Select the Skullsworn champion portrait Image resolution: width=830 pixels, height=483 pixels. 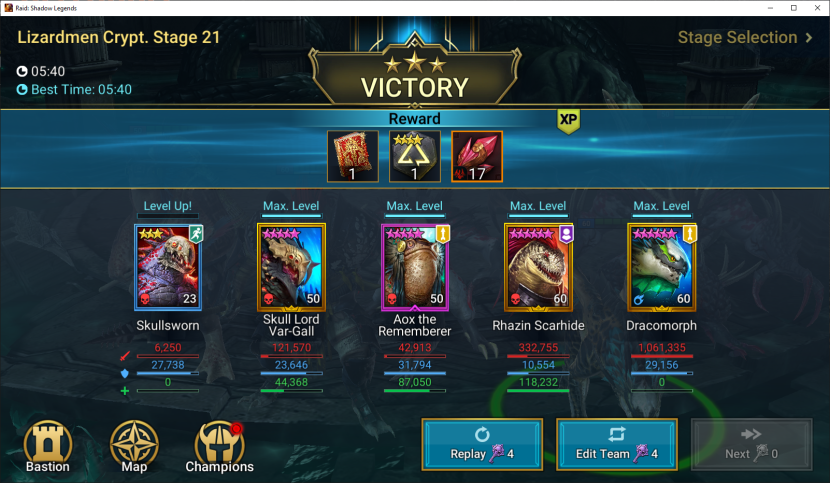(168, 266)
